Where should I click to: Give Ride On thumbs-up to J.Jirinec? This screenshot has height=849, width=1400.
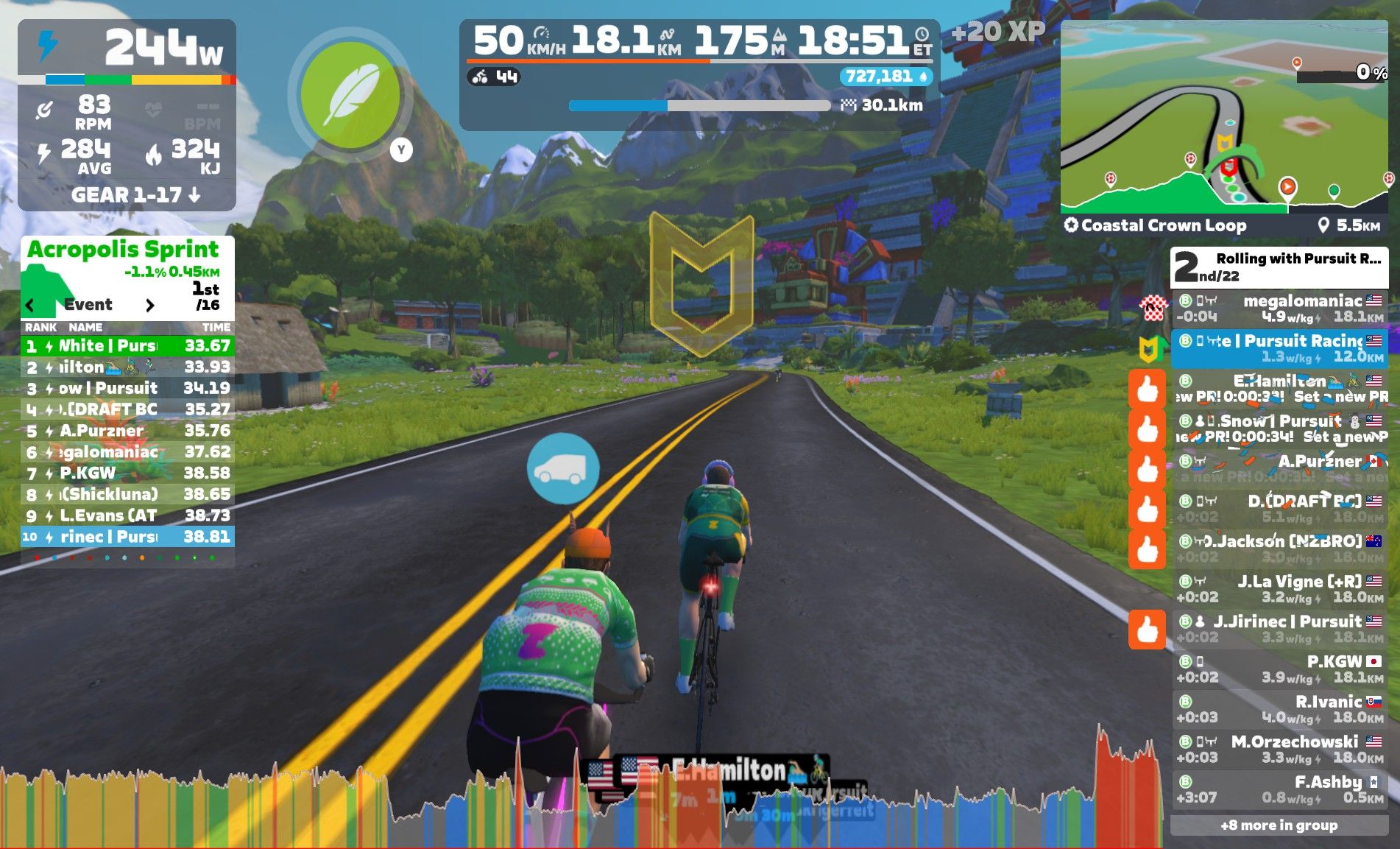point(1147,630)
